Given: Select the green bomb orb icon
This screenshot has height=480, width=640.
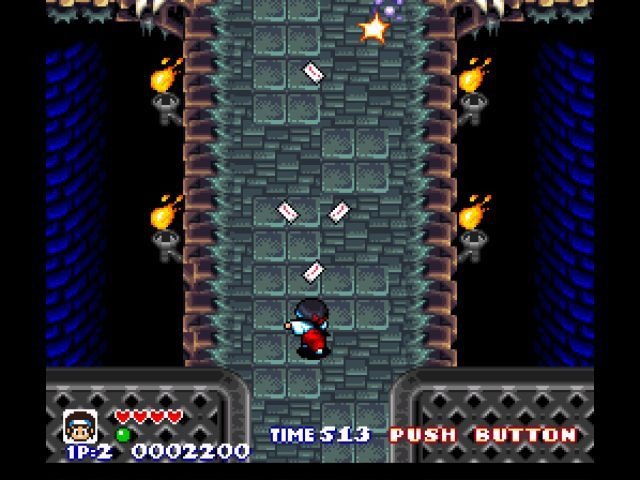Looking at the screenshot, I should pyautogui.click(x=124, y=434).
